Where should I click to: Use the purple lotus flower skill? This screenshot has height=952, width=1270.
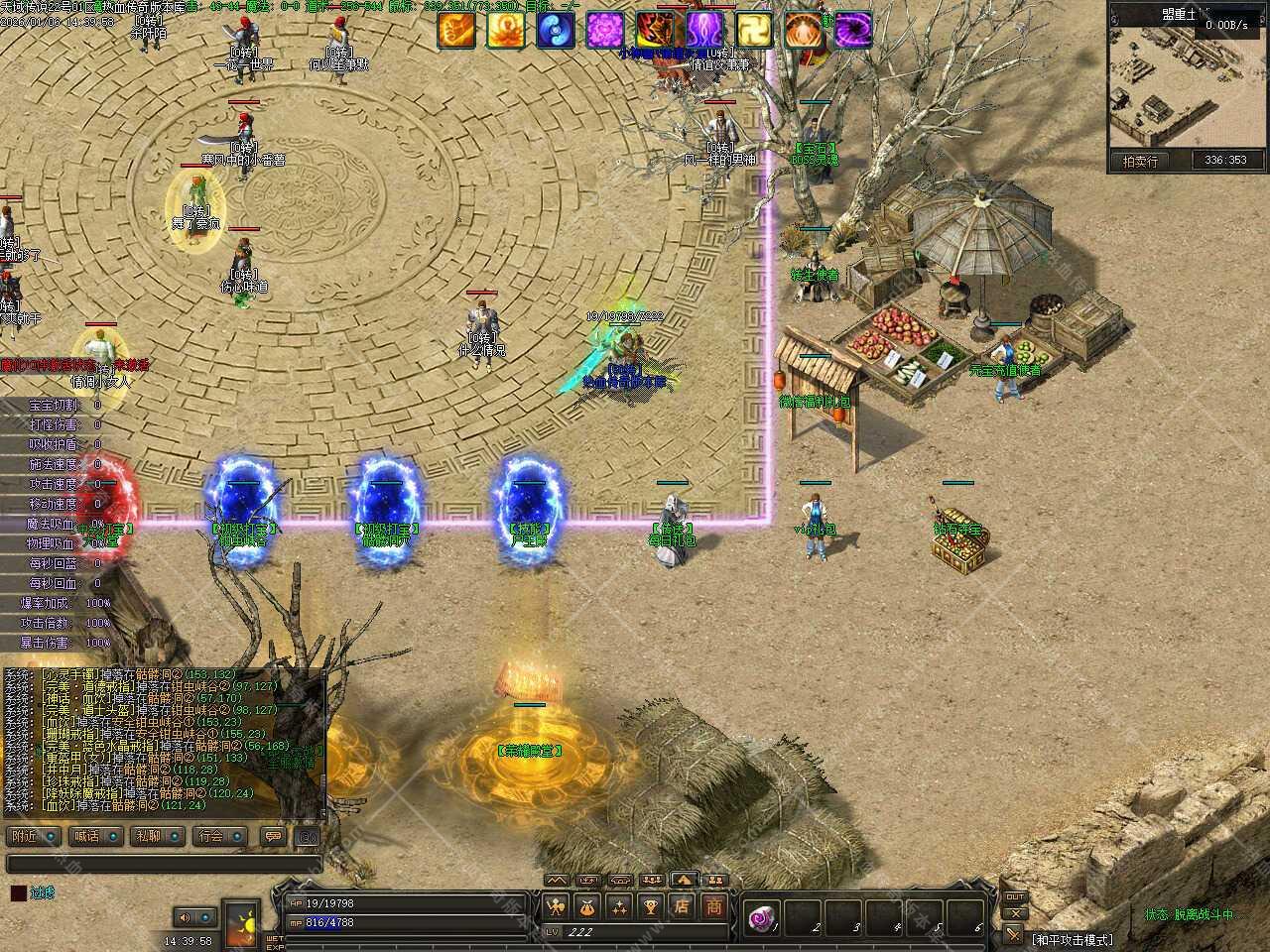point(604,30)
